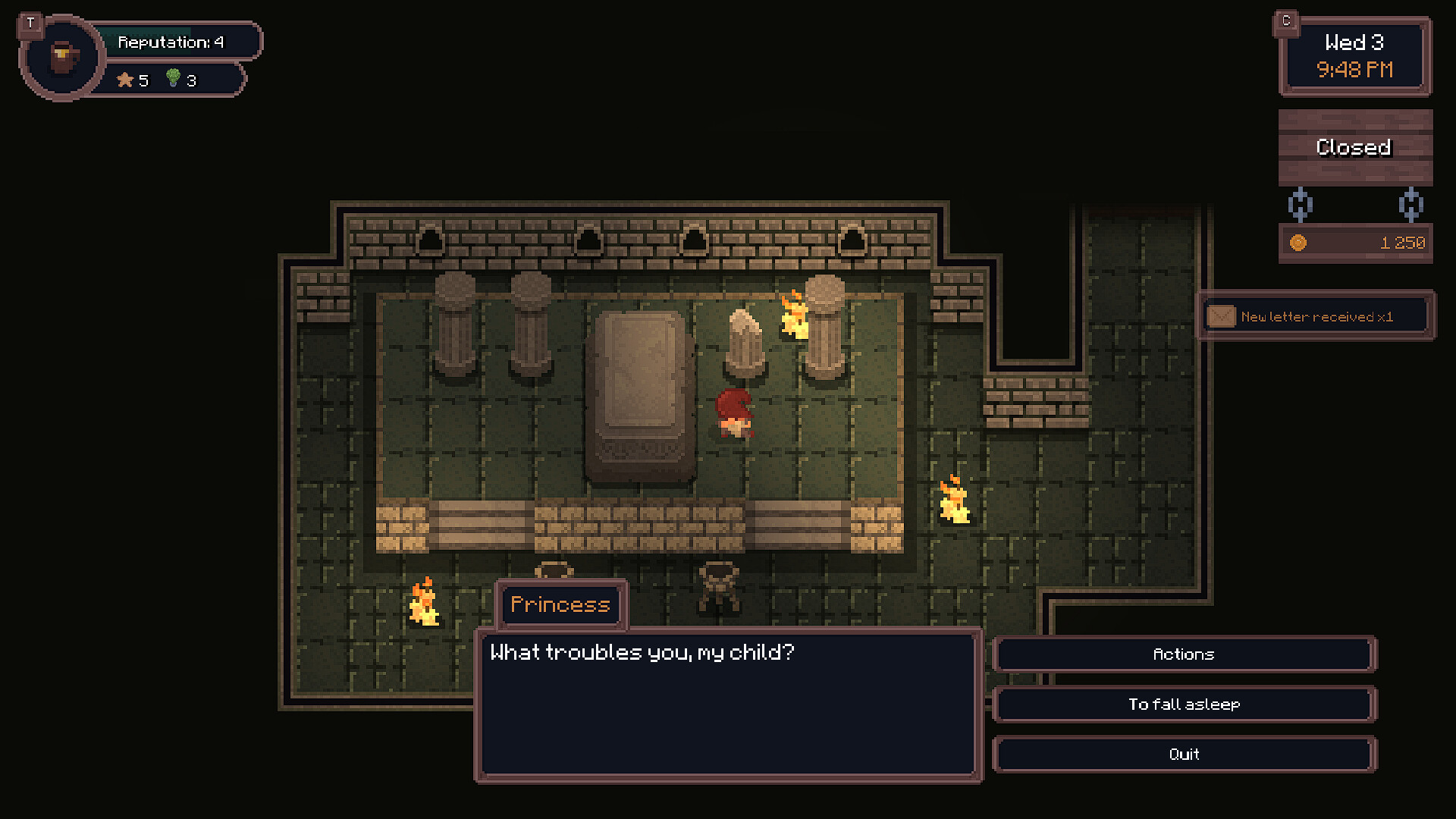This screenshot has height=819, width=1456.
Task: Open the New letter received notification
Action: 1316,316
